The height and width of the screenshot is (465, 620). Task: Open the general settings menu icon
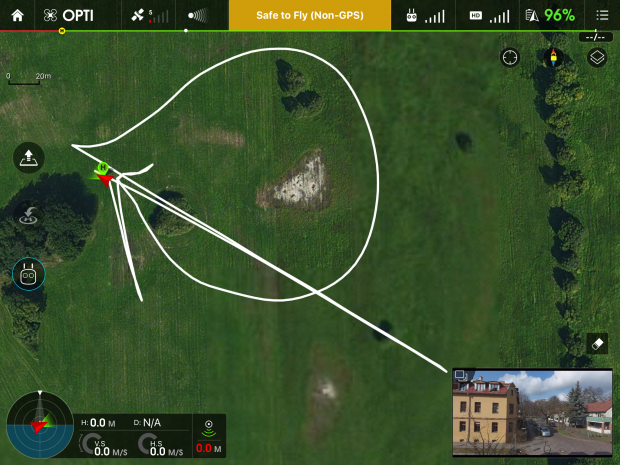[x=601, y=16]
